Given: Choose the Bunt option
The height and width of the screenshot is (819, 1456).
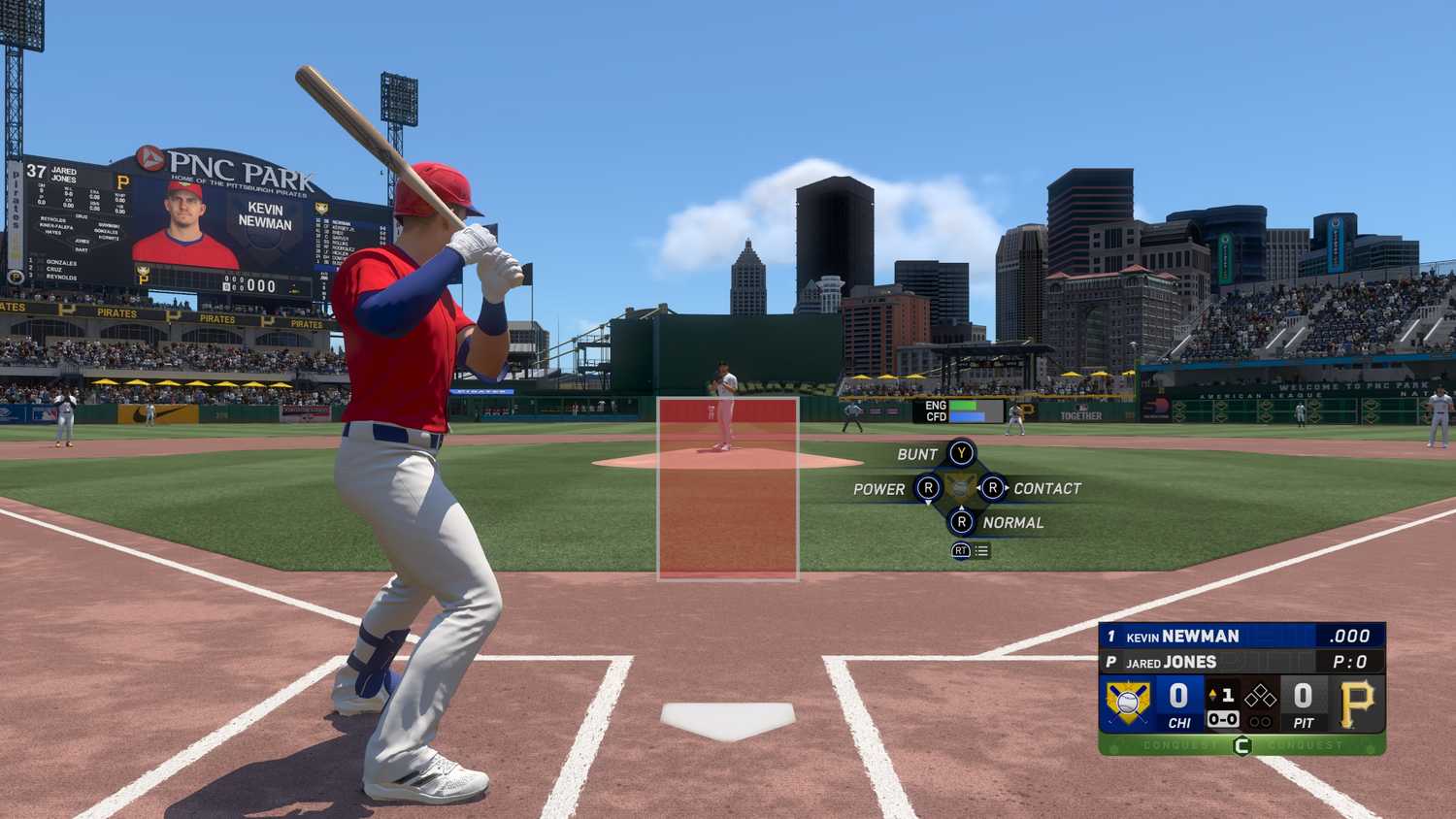Looking at the screenshot, I should 961,453.
